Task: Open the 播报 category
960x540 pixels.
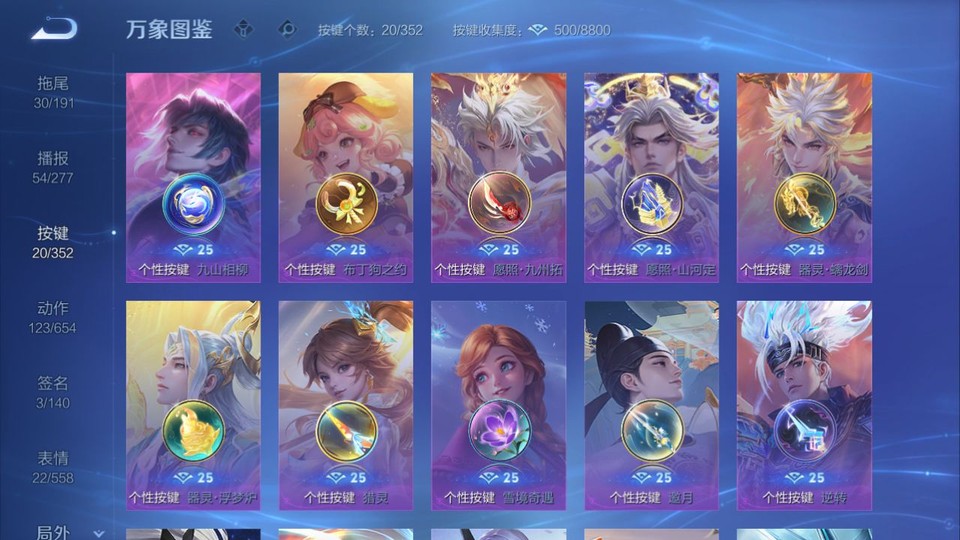Action: point(54,166)
